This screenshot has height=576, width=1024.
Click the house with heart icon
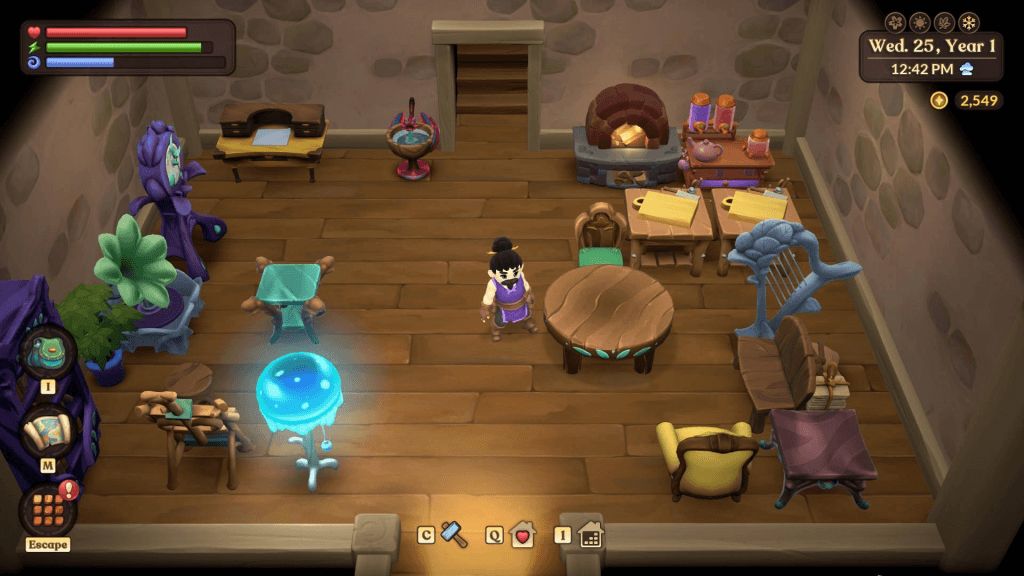click(x=522, y=535)
